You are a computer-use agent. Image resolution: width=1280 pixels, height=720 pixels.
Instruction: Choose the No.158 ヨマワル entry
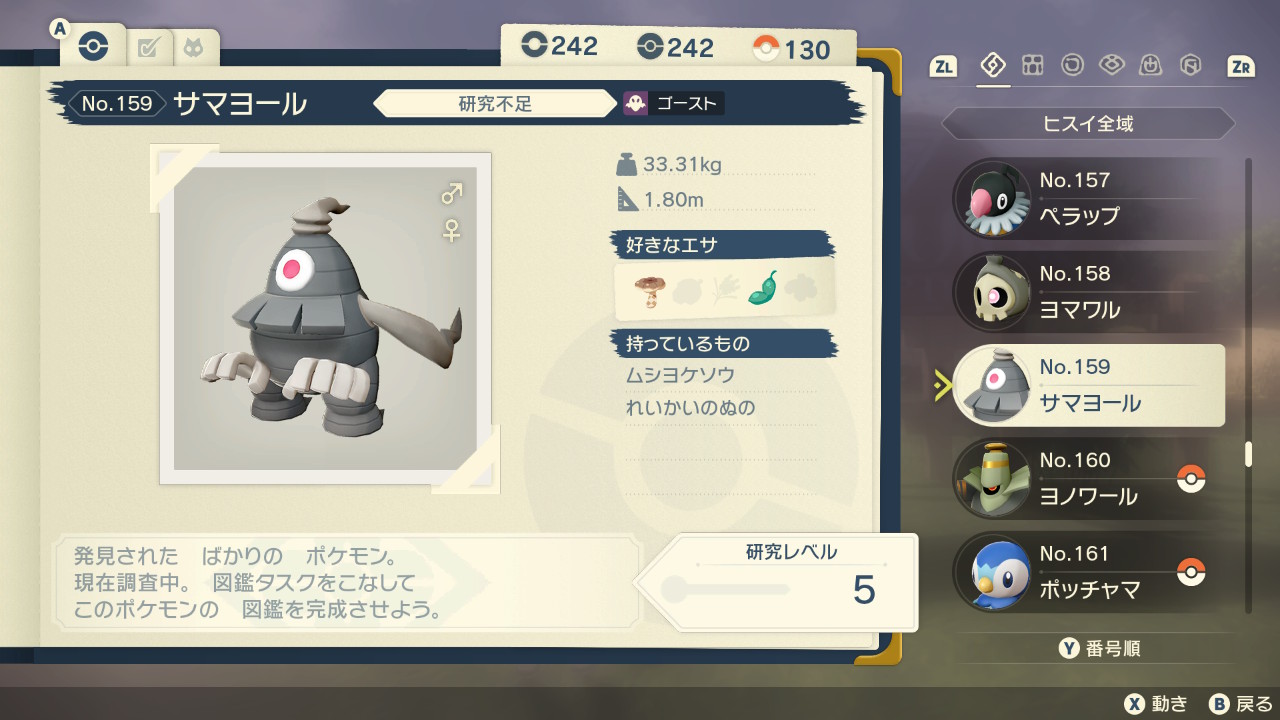[x=1088, y=292]
